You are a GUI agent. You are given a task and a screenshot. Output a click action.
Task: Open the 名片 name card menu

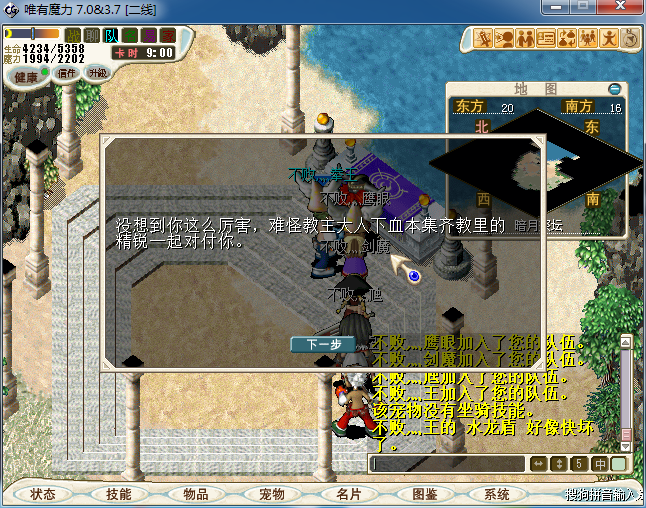click(348, 494)
